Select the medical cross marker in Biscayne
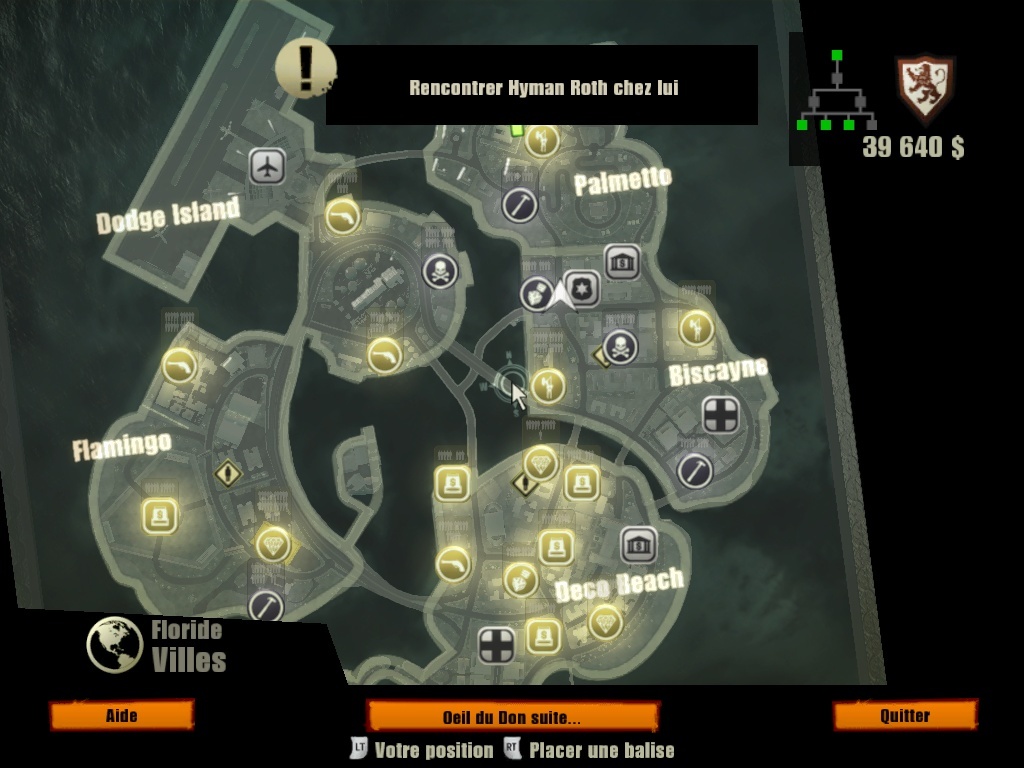This screenshot has height=768, width=1024. [720, 415]
